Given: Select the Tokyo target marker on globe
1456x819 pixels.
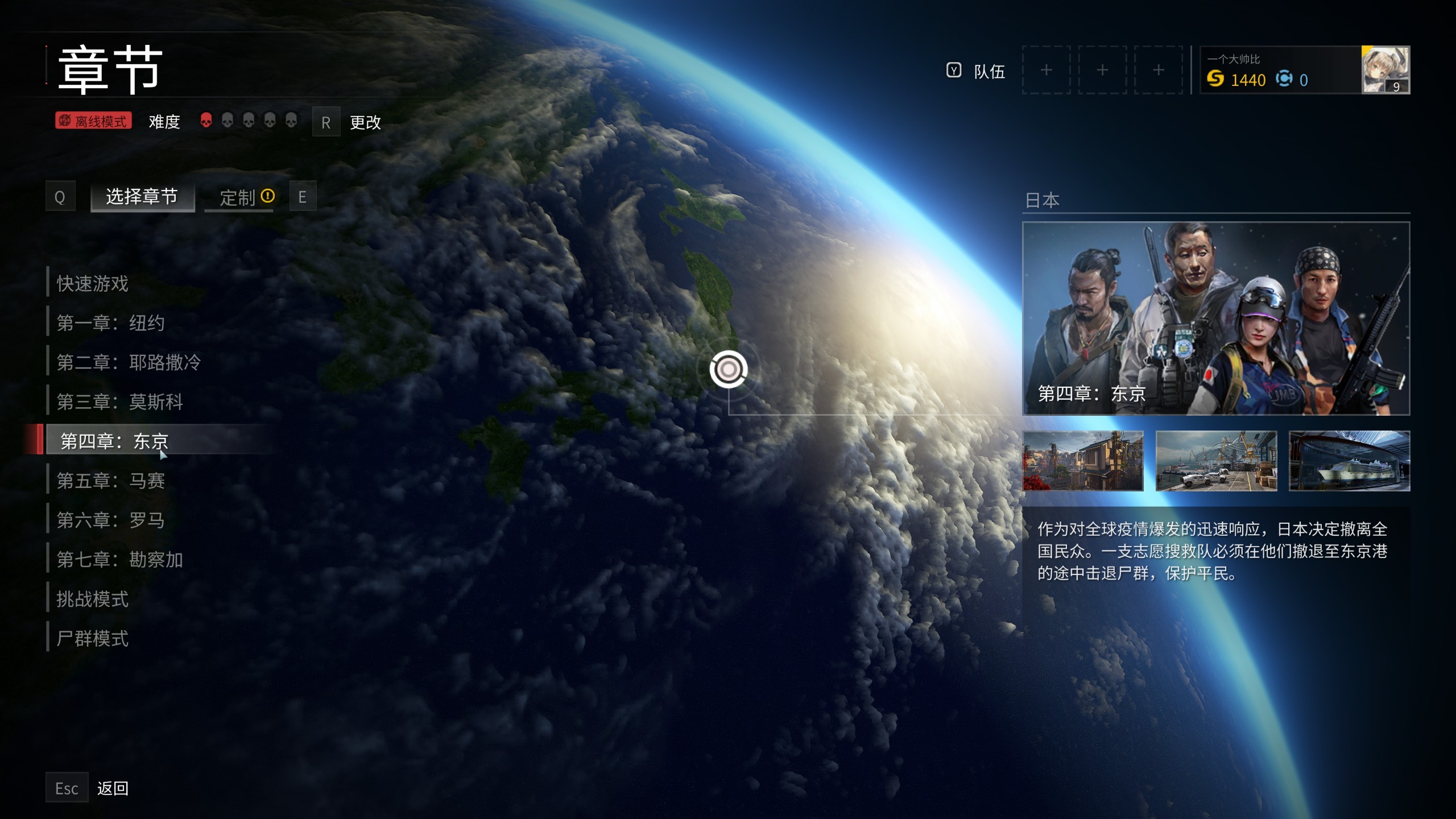Looking at the screenshot, I should [729, 370].
